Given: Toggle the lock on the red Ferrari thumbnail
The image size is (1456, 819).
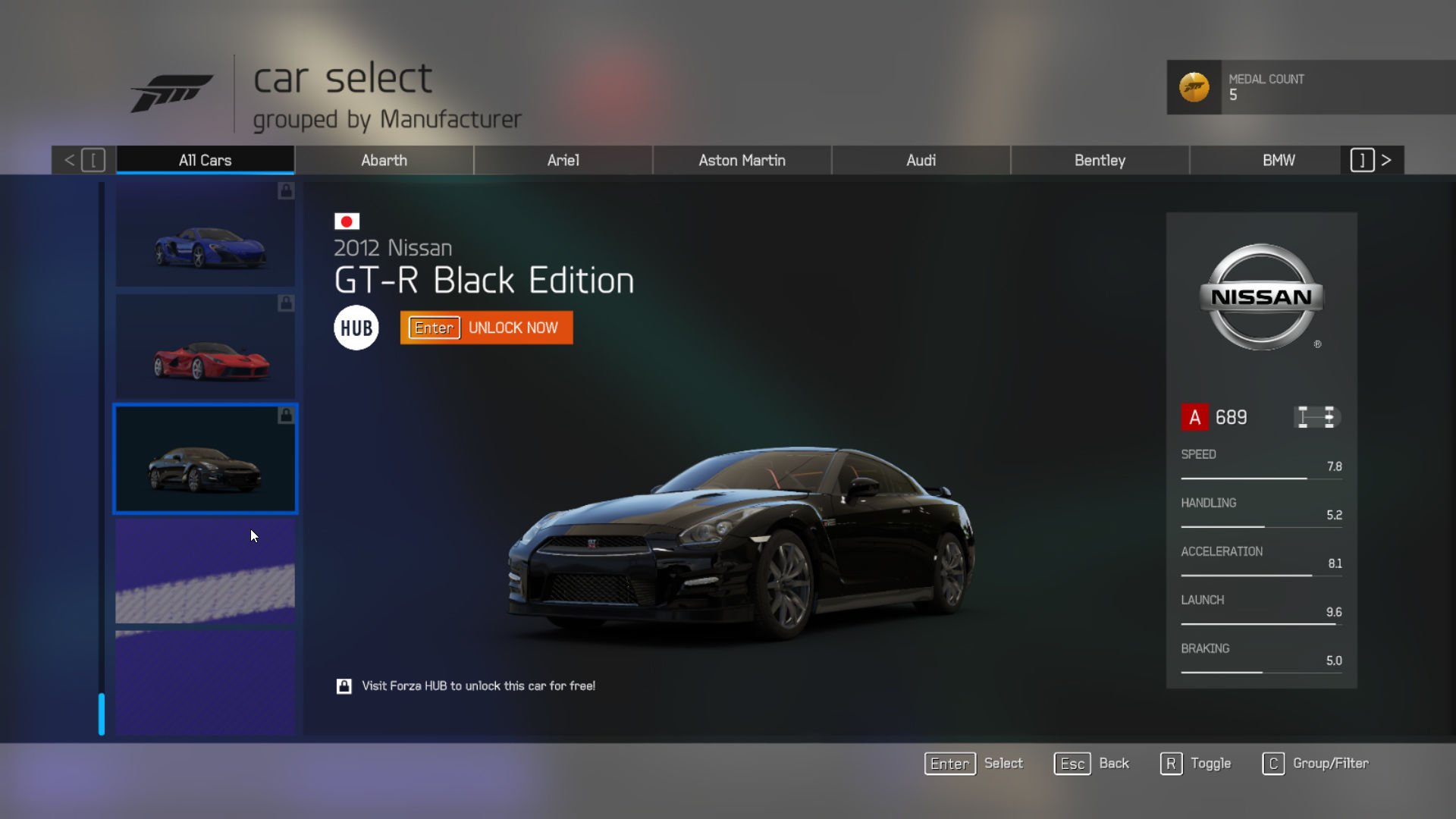Looking at the screenshot, I should click(x=285, y=303).
